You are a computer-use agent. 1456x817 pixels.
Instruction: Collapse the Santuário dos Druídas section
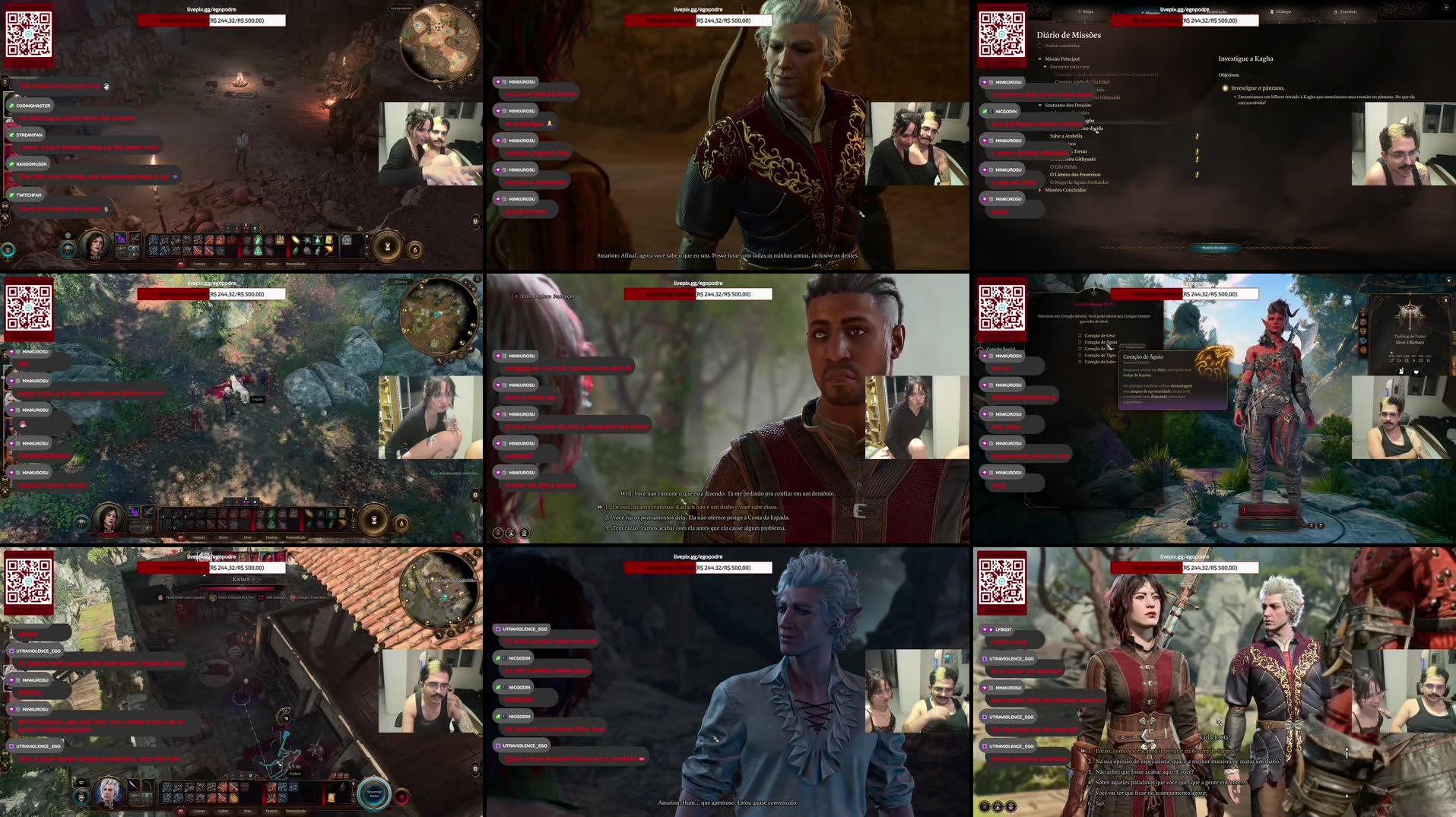[1040, 106]
